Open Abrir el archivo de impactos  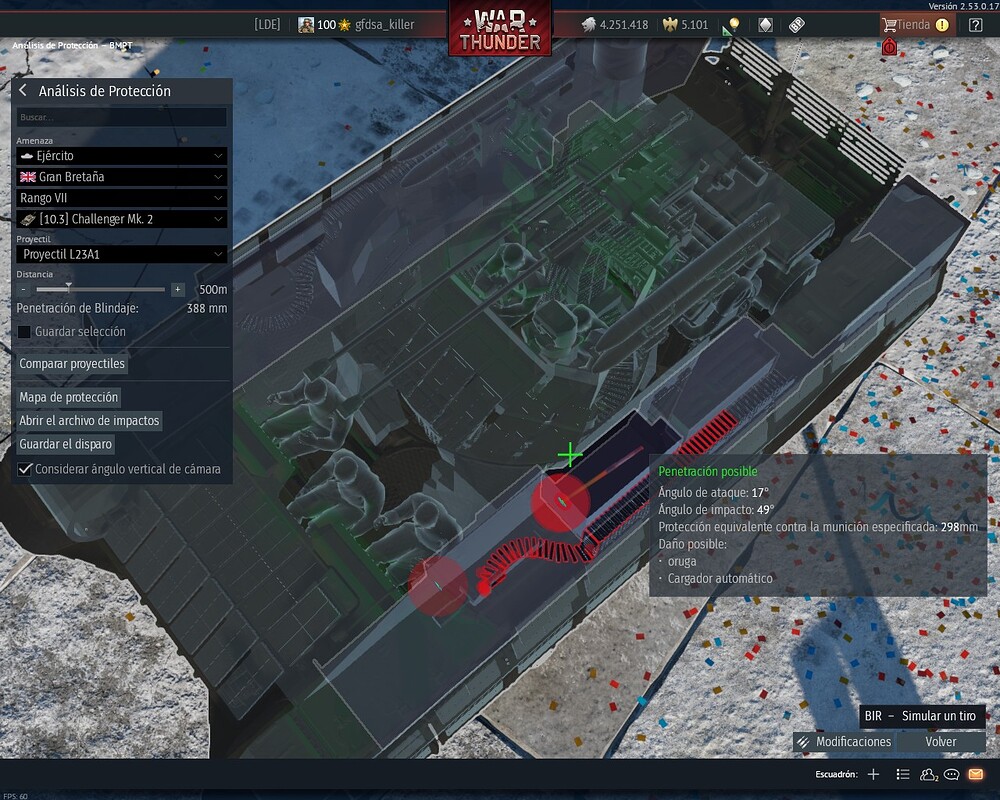[x=89, y=421]
